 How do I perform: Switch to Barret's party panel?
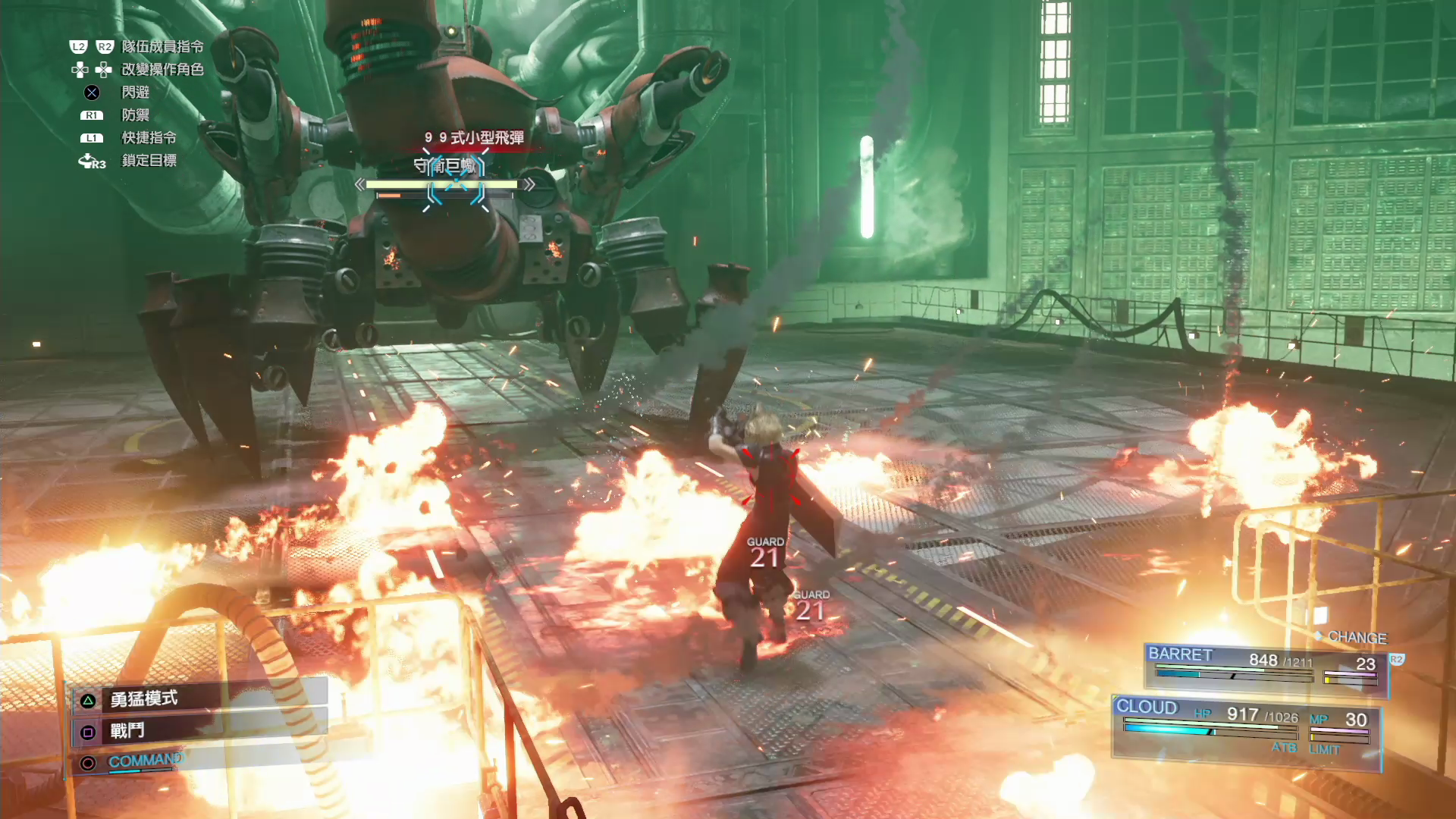1265,667
